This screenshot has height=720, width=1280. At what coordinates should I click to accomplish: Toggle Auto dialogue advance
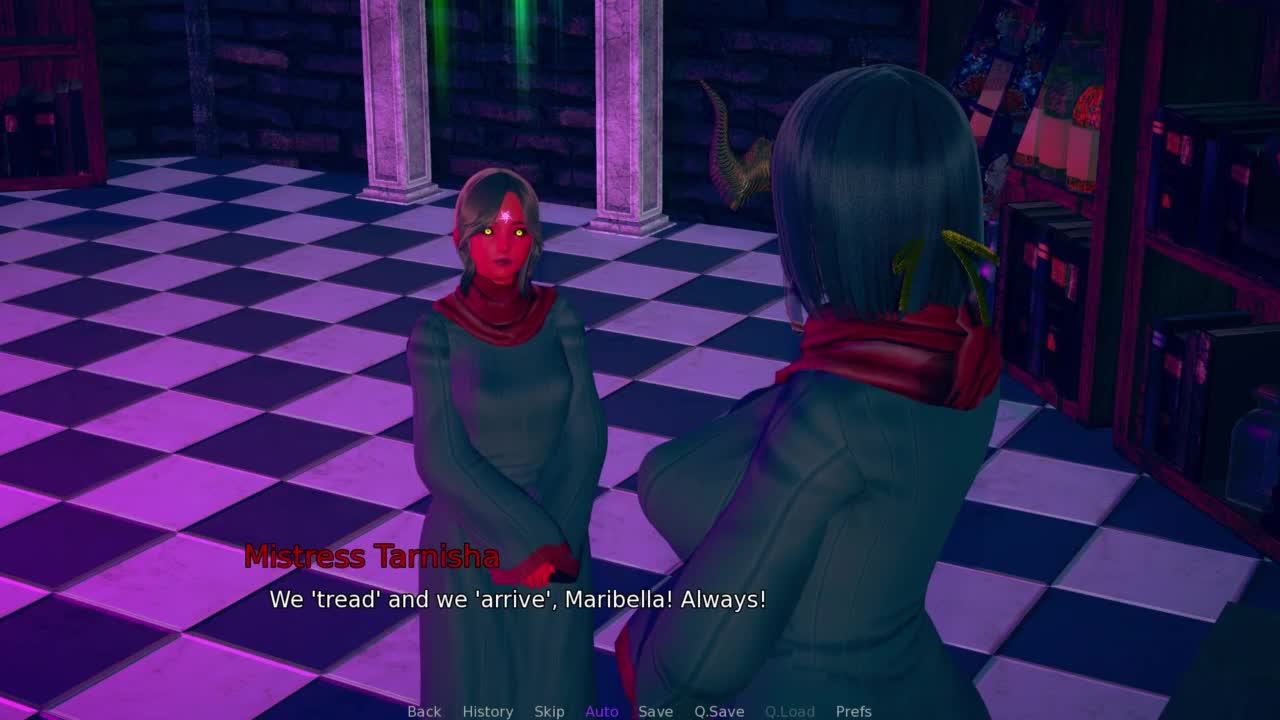click(602, 711)
